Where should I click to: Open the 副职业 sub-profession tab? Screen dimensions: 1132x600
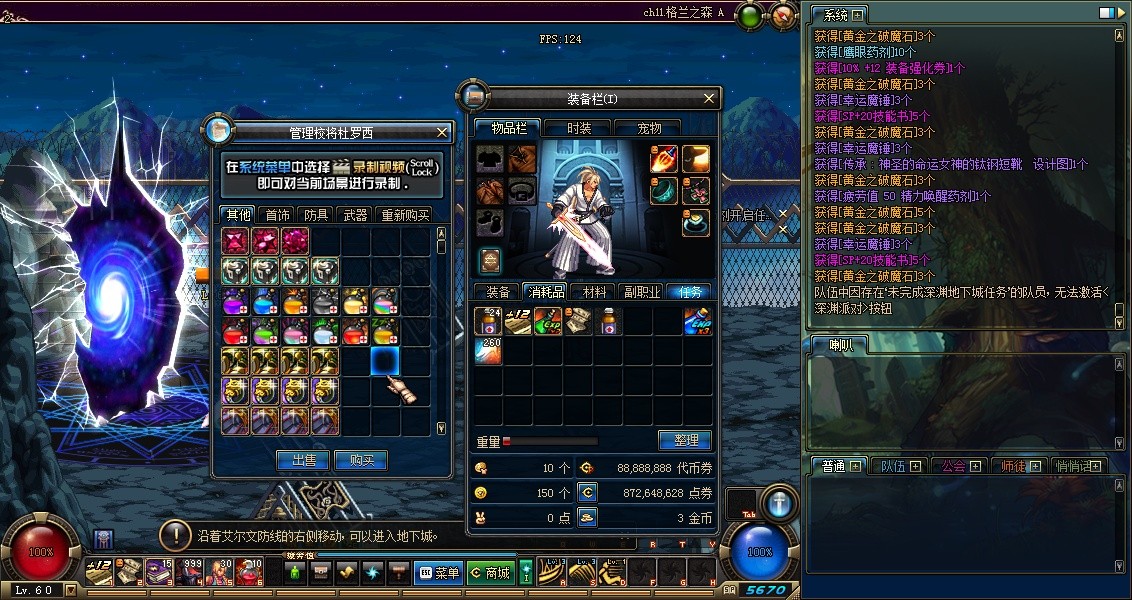click(x=641, y=292)
